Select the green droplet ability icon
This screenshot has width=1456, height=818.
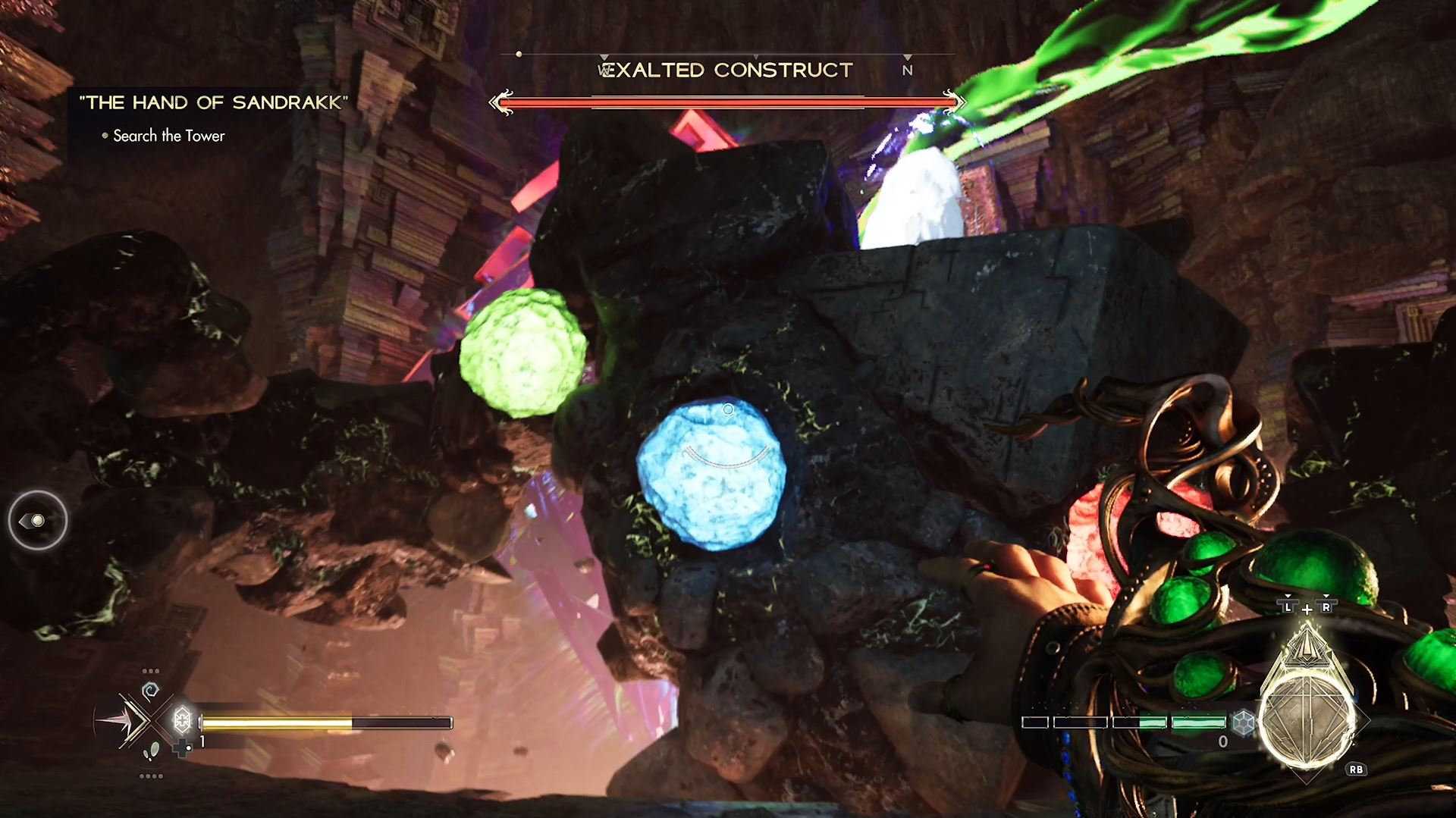(x=152, y=751)
